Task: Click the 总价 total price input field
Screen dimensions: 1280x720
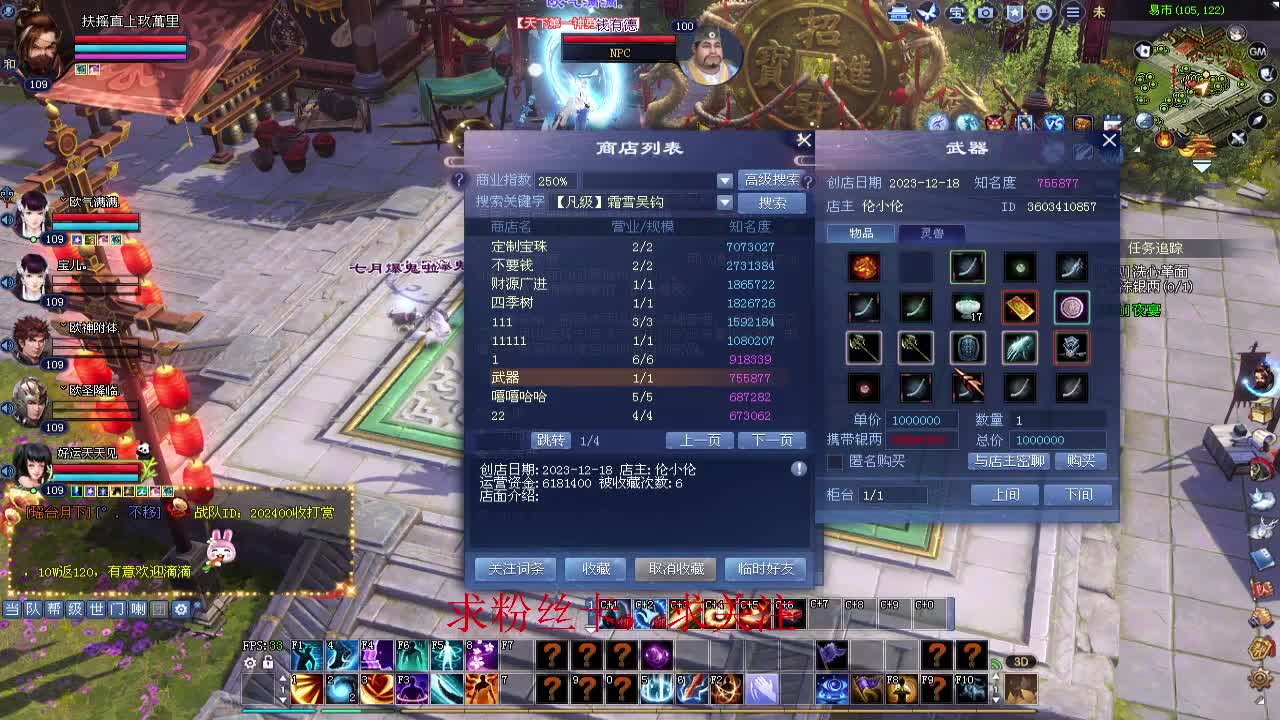Action: pyautogui.click(x=1055, y=440)
